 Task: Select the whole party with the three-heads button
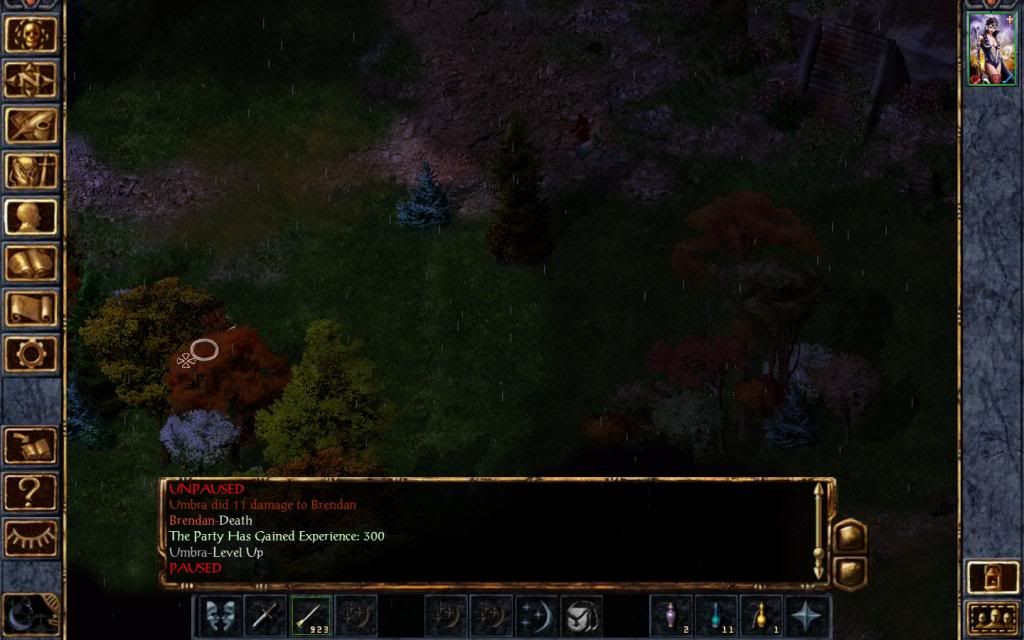tap(991, 619)
